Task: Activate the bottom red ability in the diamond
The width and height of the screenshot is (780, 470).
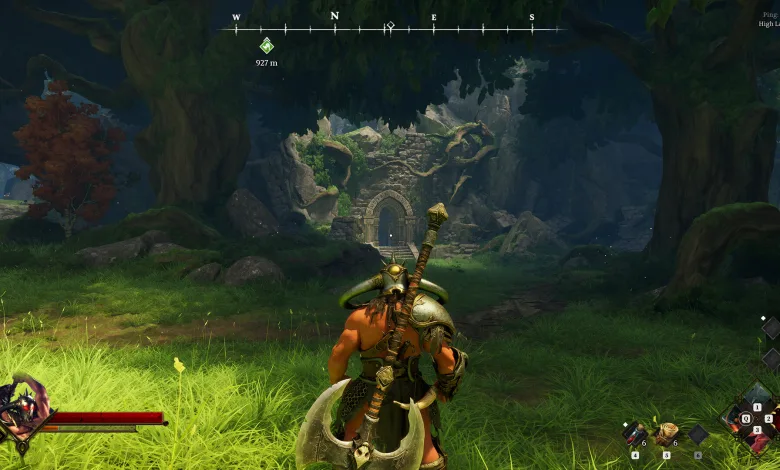Action: [x=758, y=443]
